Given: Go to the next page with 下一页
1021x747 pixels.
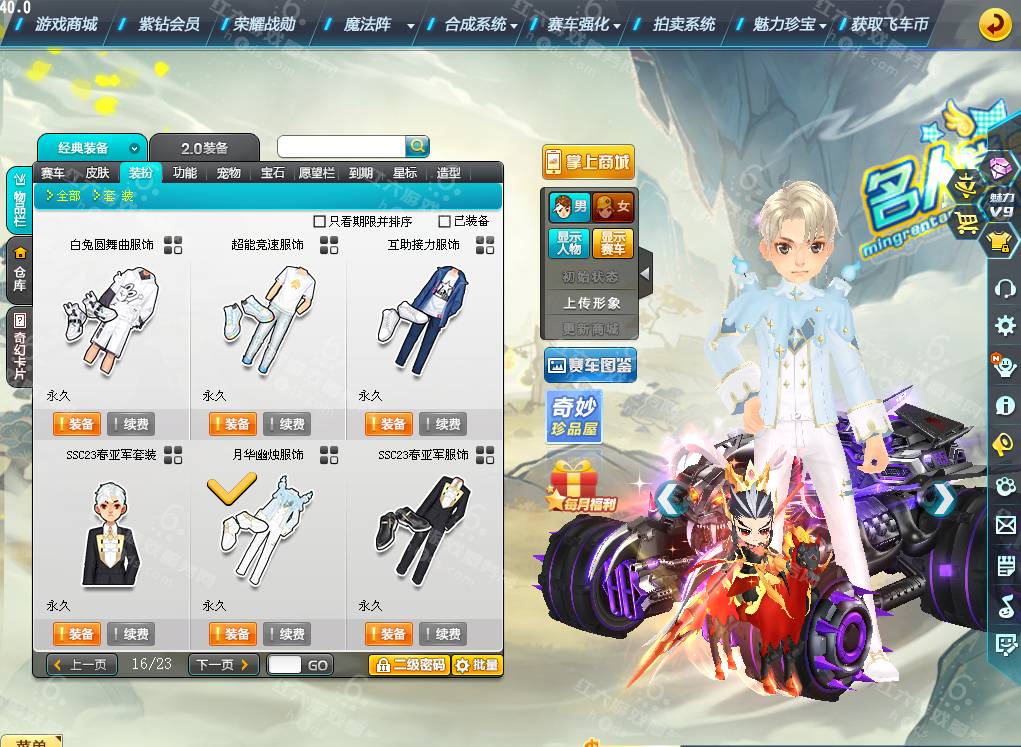Looking at the screenshot, I should [x=223, y=664].
